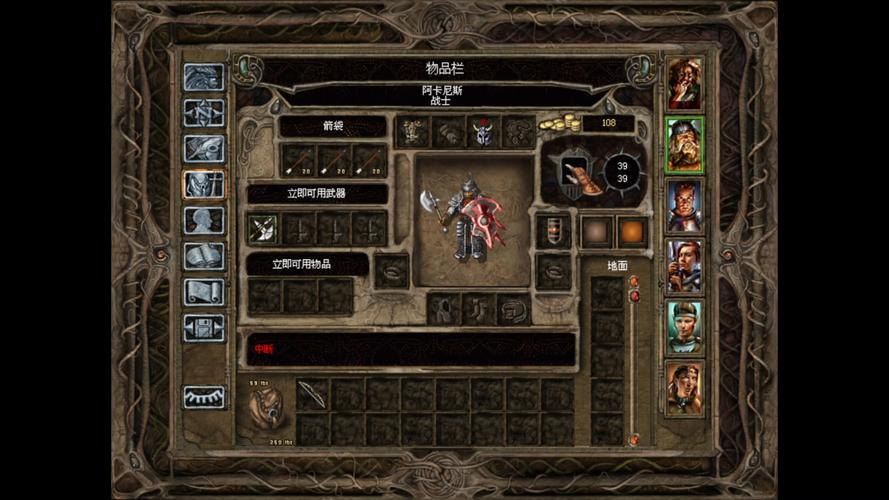Open the mage spellbook open-book button

pos(204,256)
